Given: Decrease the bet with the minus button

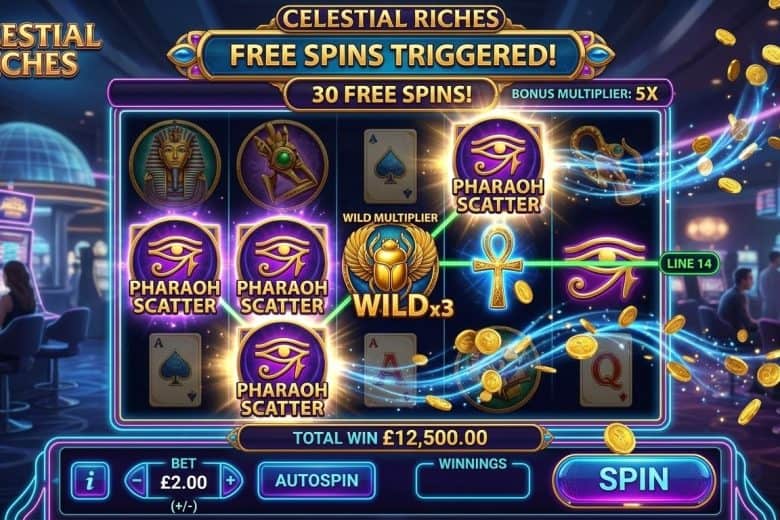Looking at the screenshot, I should coord(136,480).
